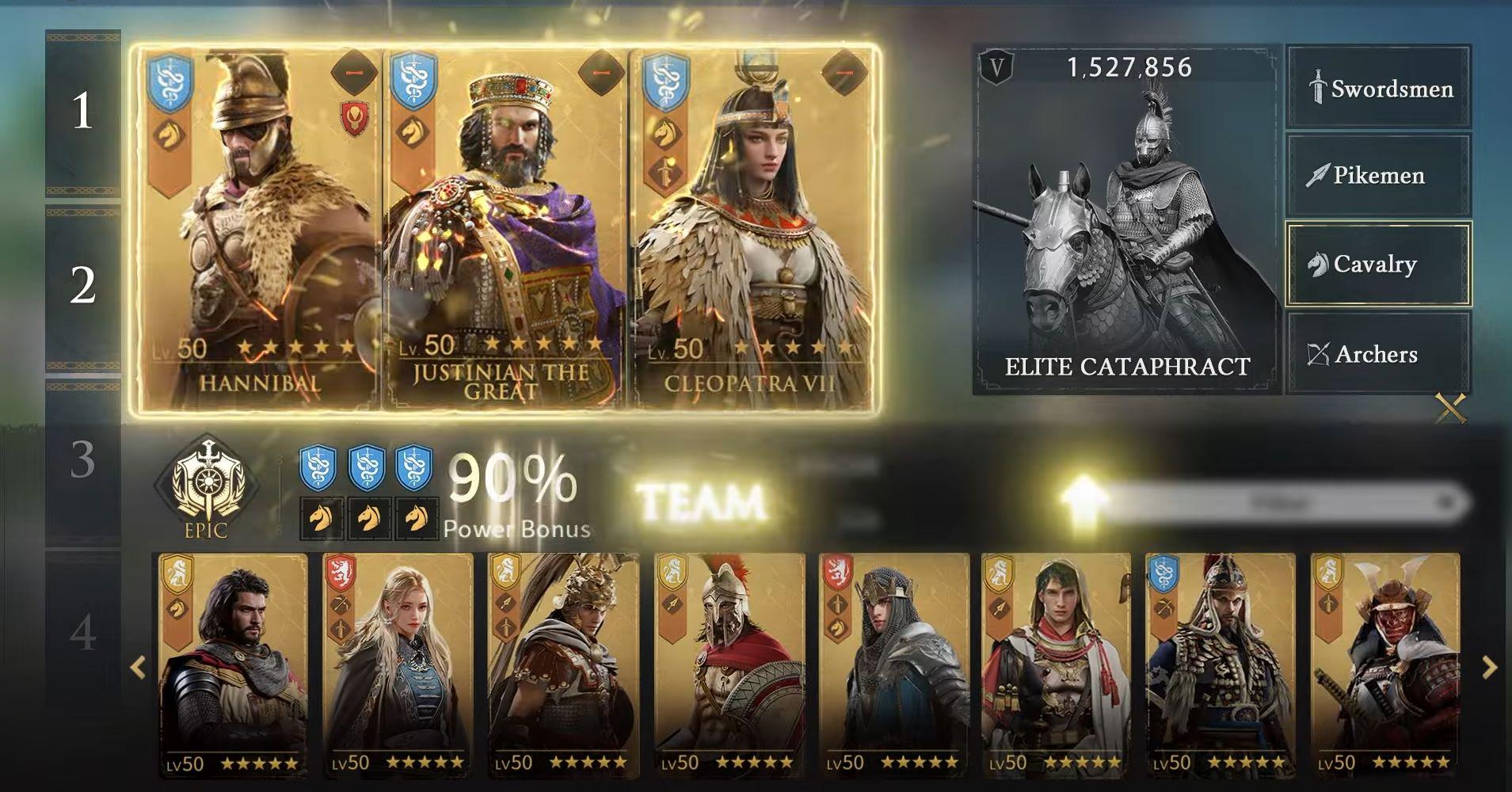Viewport: 1512px width, 792px height.
Task: Pick the Archers troop type
Action: click(x=1378, y=354)
